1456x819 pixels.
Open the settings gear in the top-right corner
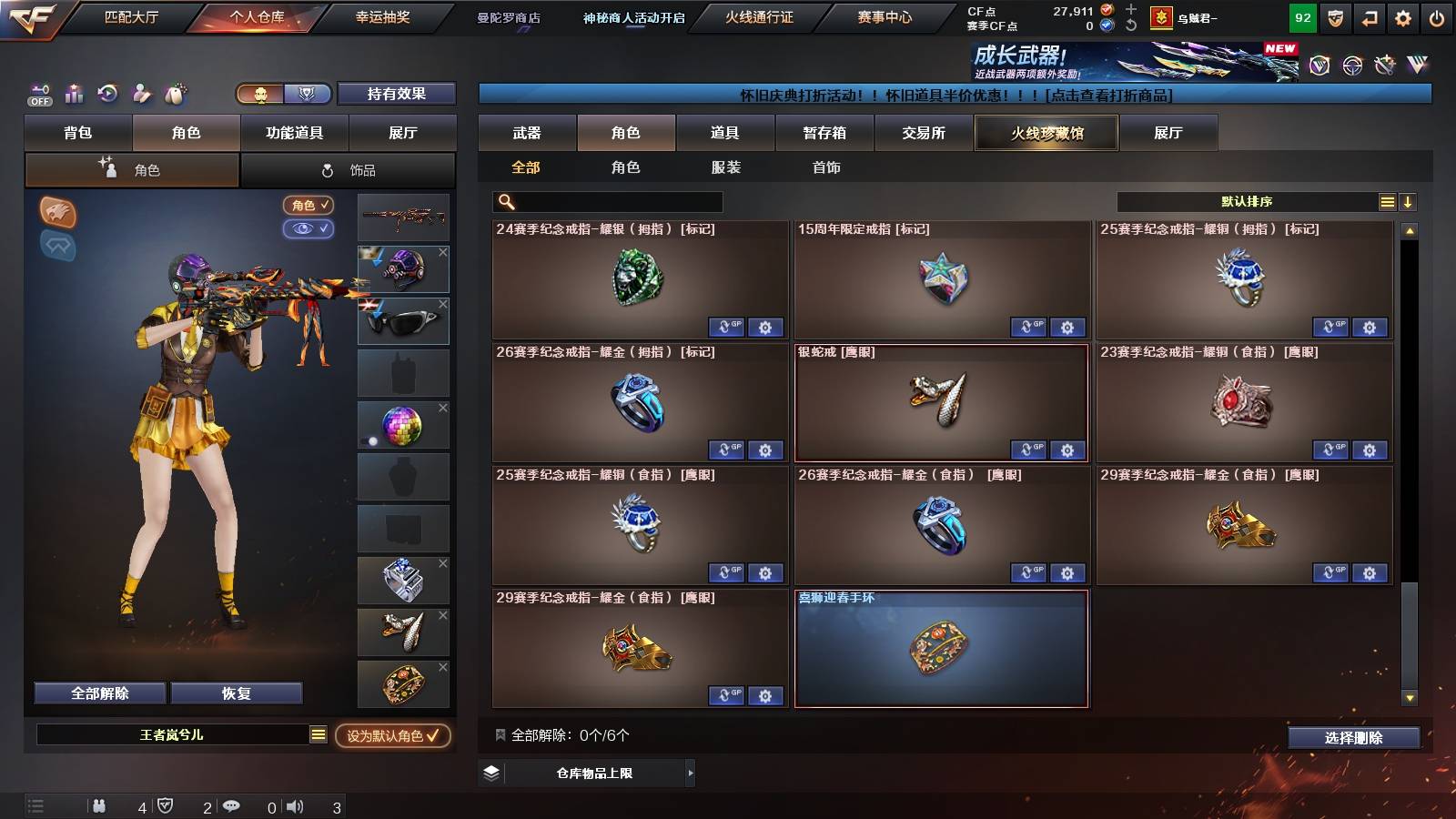coord(1399,16)
